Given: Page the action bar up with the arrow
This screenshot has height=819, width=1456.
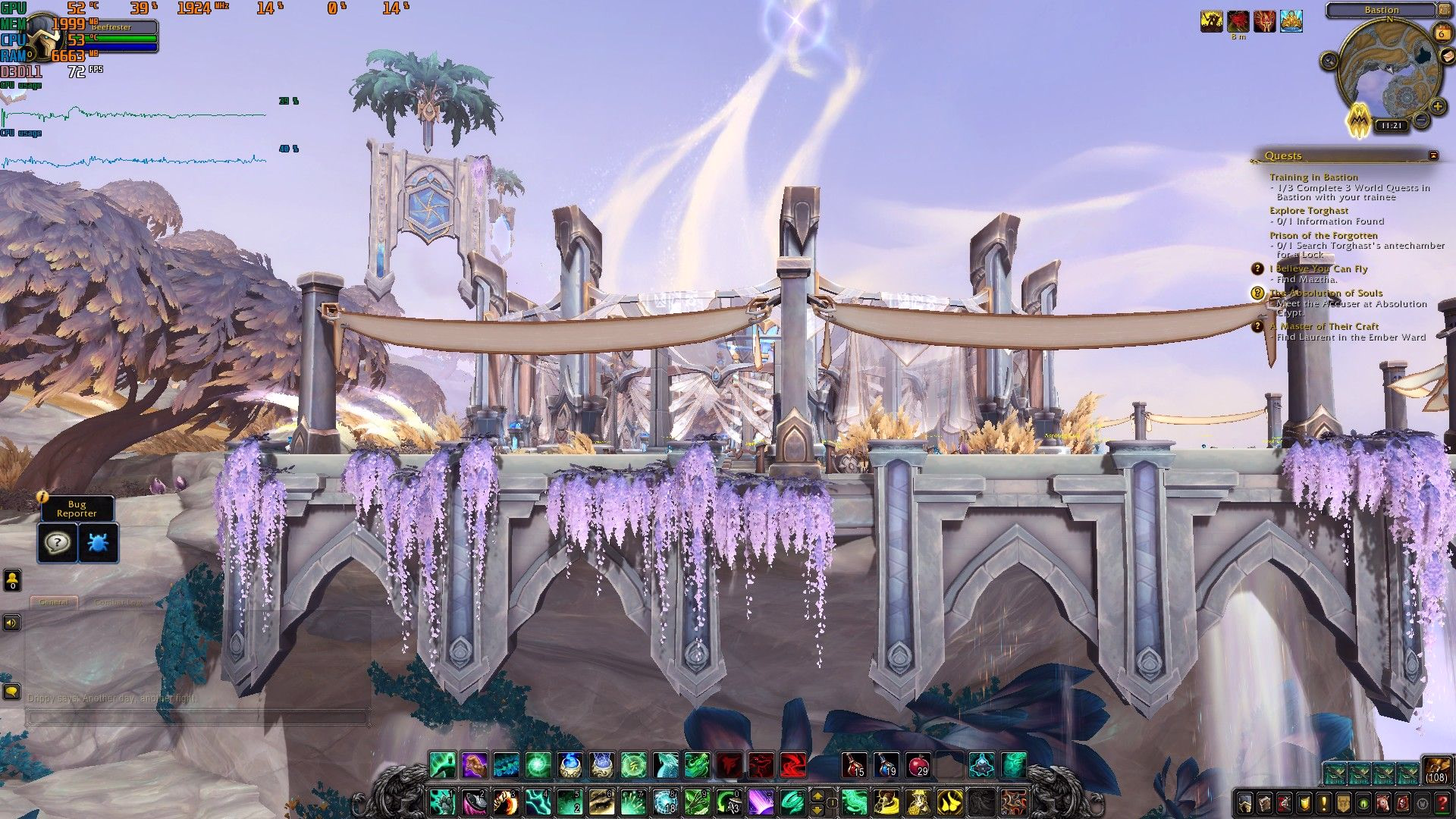Looking at the screenshot, I should tap(818, 795).
